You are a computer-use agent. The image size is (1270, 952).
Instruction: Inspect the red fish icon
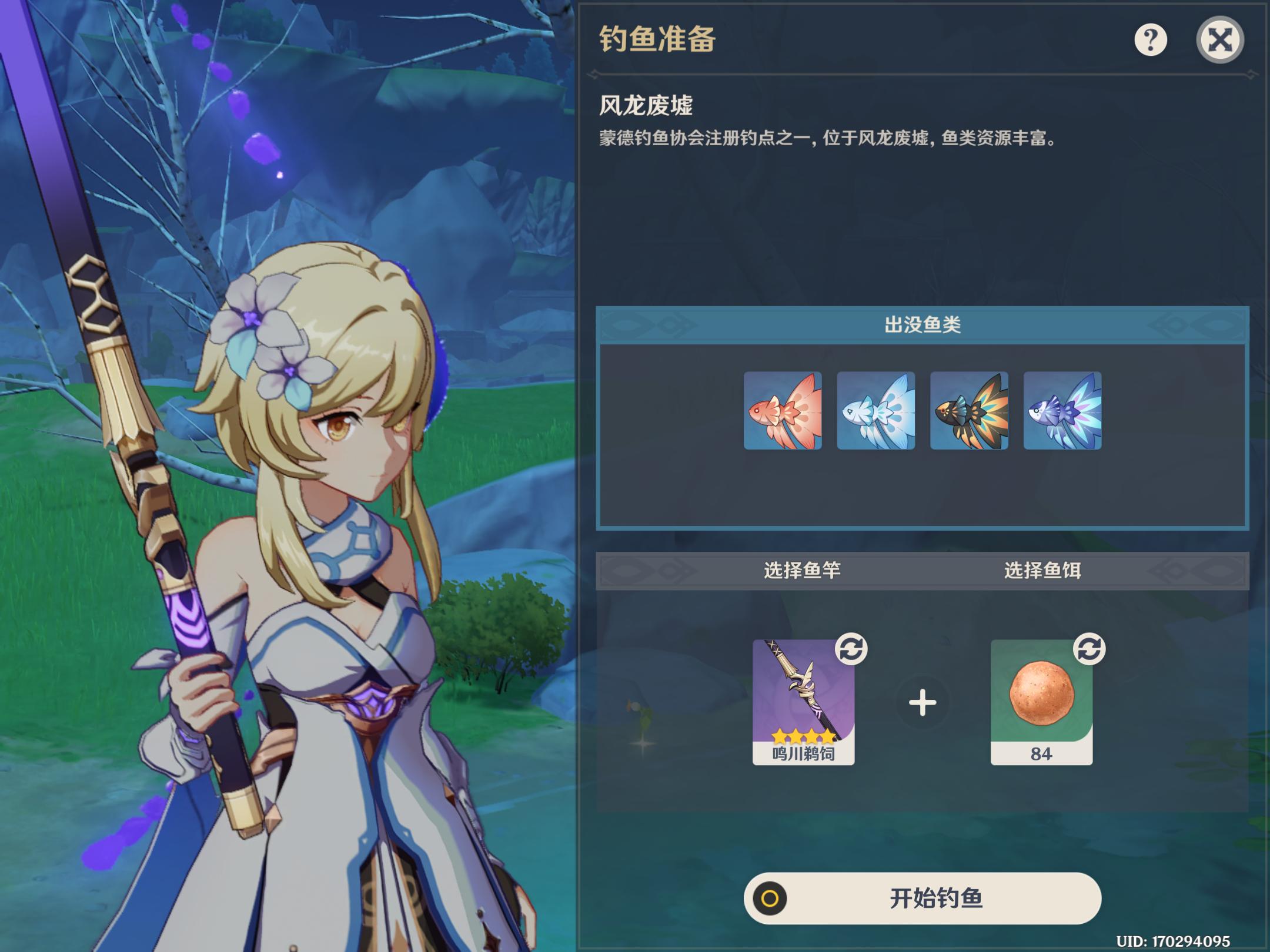click(783, 411)
